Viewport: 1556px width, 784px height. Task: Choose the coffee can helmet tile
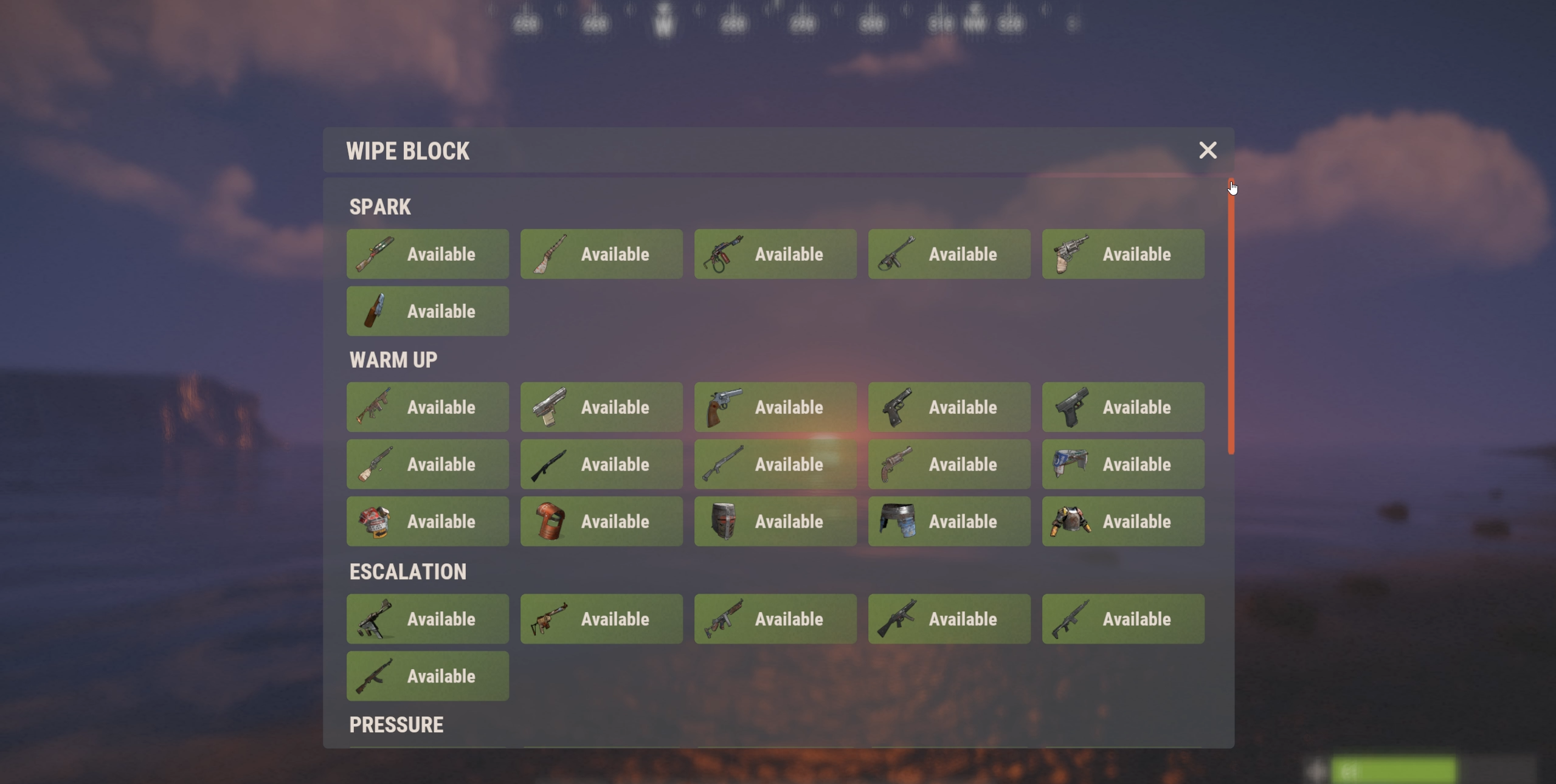tap(427, 521)
